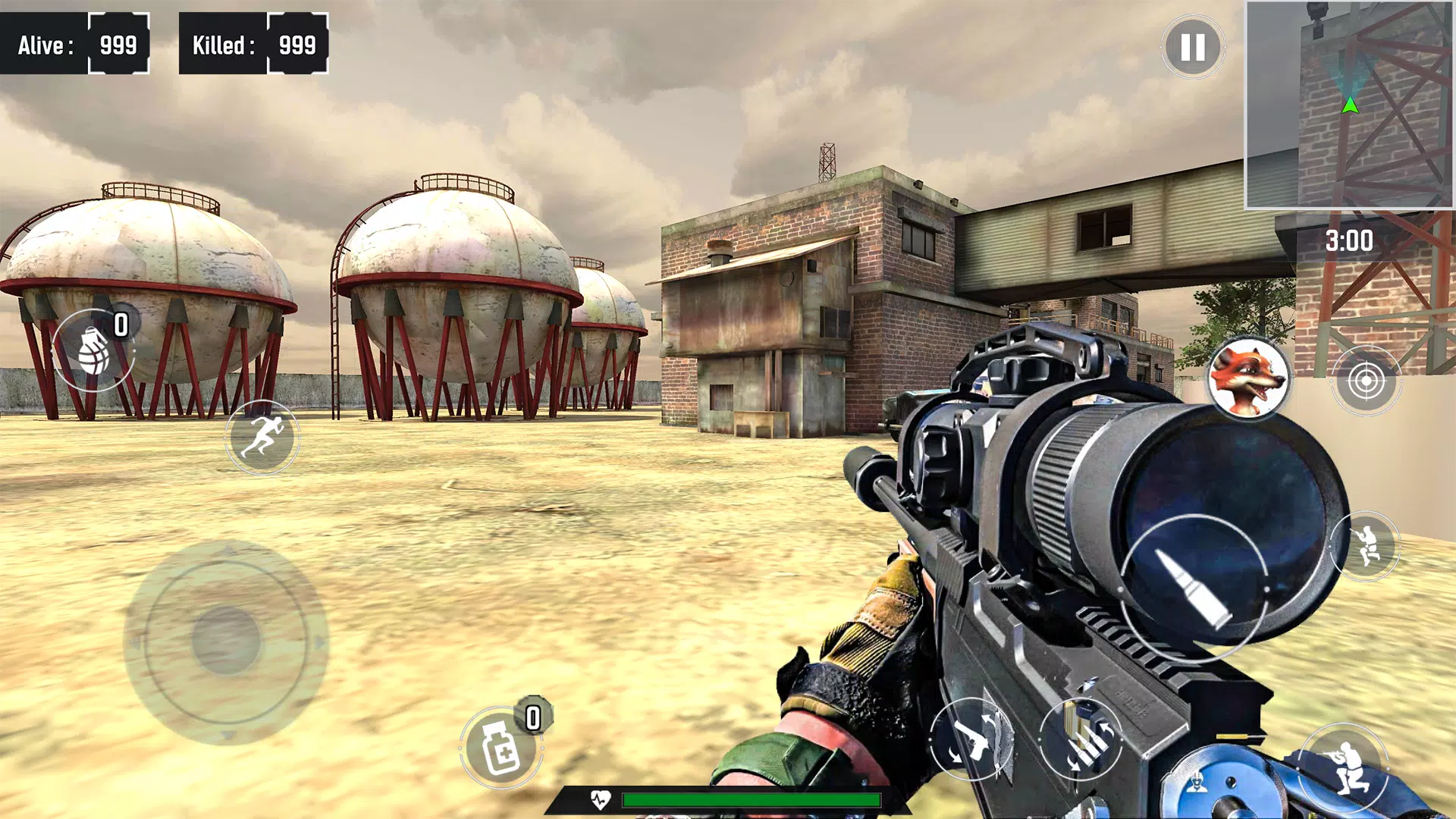Toggle the pause button at the top
Image resolution: width=1456 pixels, height=819 pixels.
(x=1192, y=48)
